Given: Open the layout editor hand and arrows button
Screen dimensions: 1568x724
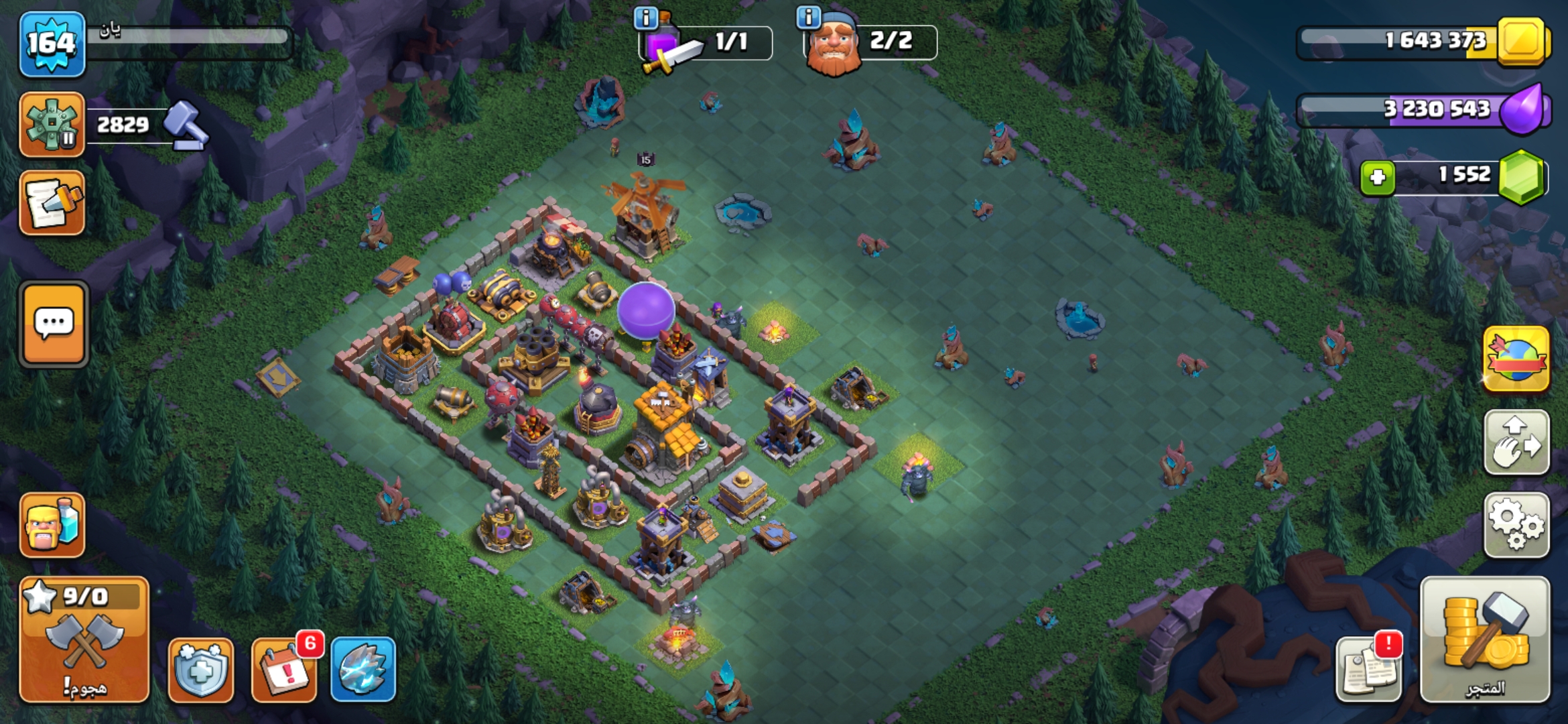Looking at the screenshot, I should click(1516, 443).
